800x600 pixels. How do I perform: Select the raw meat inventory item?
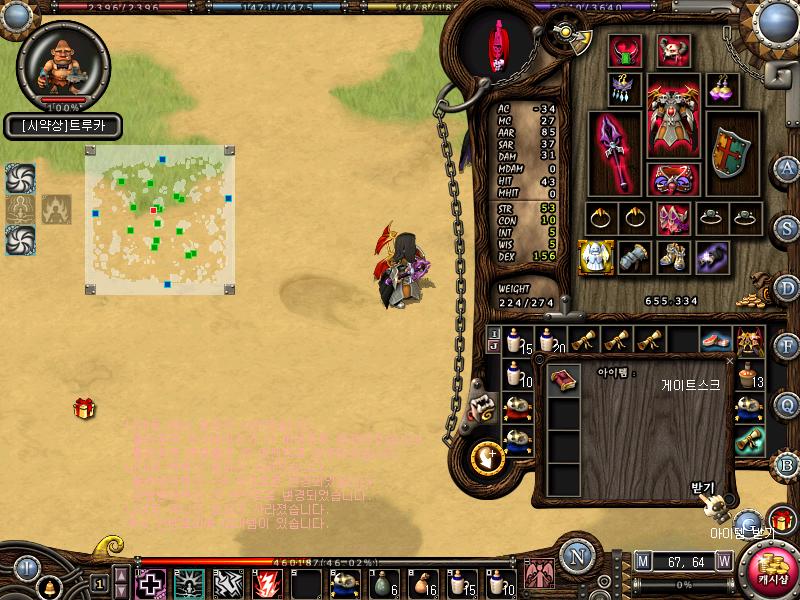[712, 340]
